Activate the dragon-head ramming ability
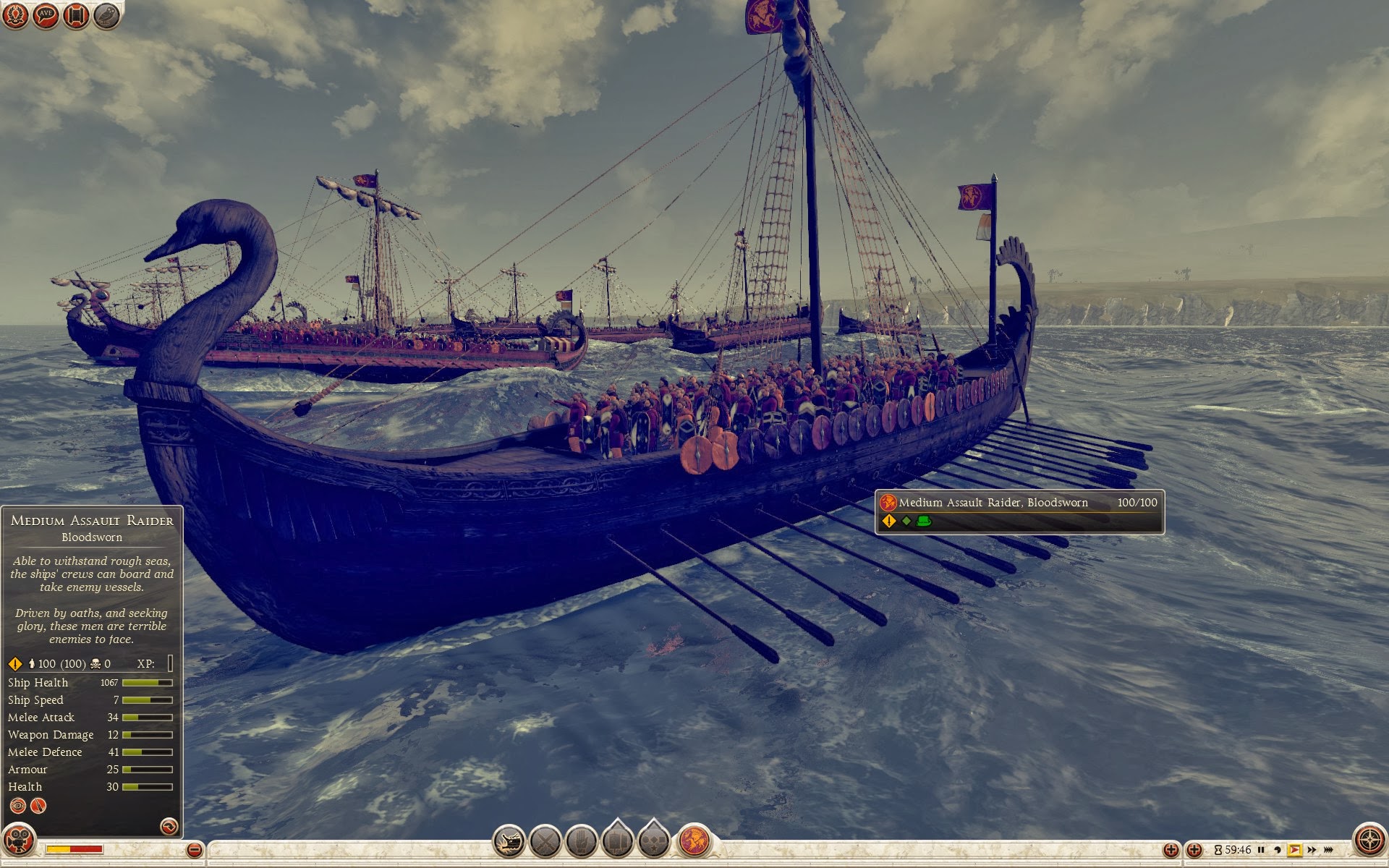 (509, 842)
